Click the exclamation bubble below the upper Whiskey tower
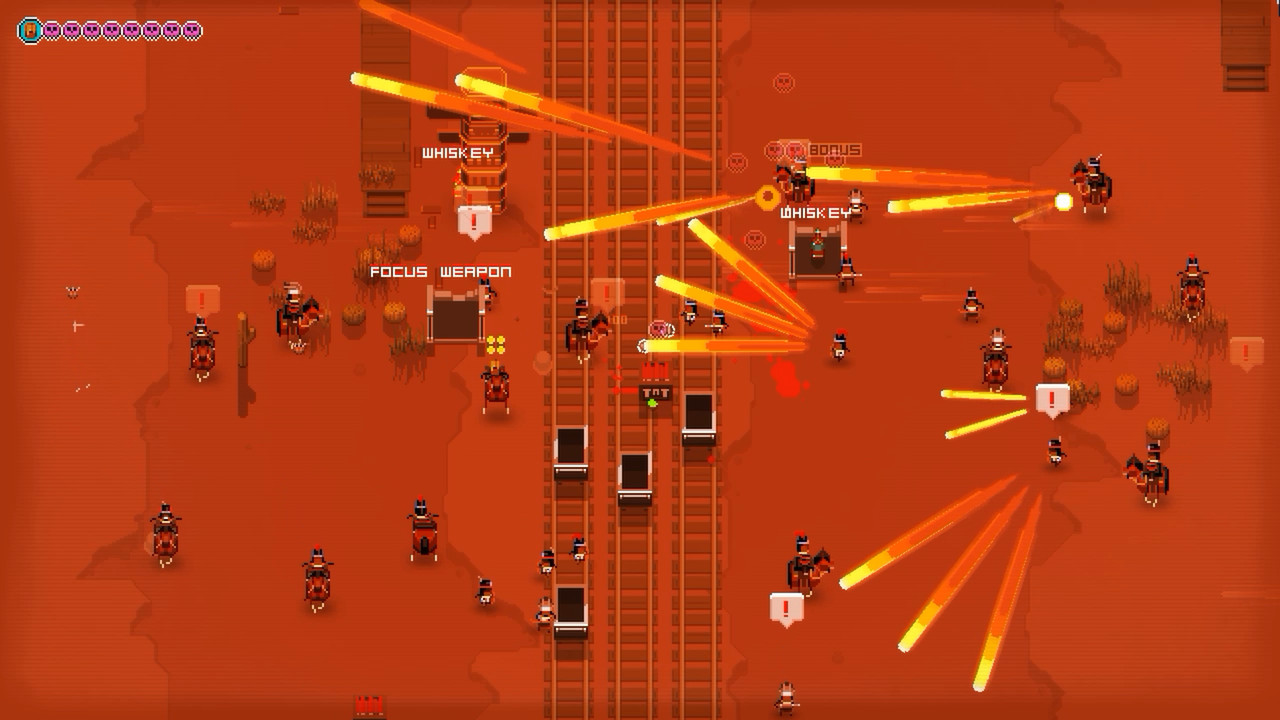The height and width of the screenshot is (720, 1280). click(x=472, y=217)
